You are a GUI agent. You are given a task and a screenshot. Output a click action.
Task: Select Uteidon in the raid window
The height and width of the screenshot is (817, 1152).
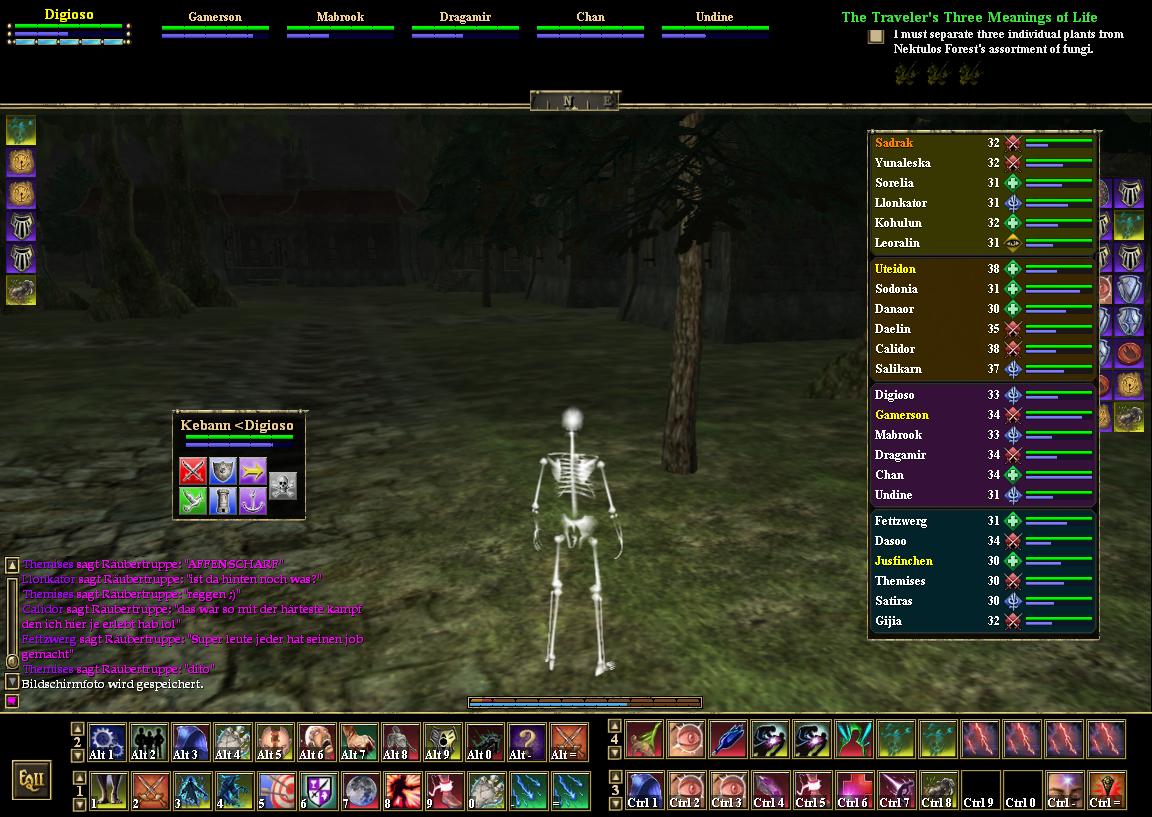(x=895, y=269)
